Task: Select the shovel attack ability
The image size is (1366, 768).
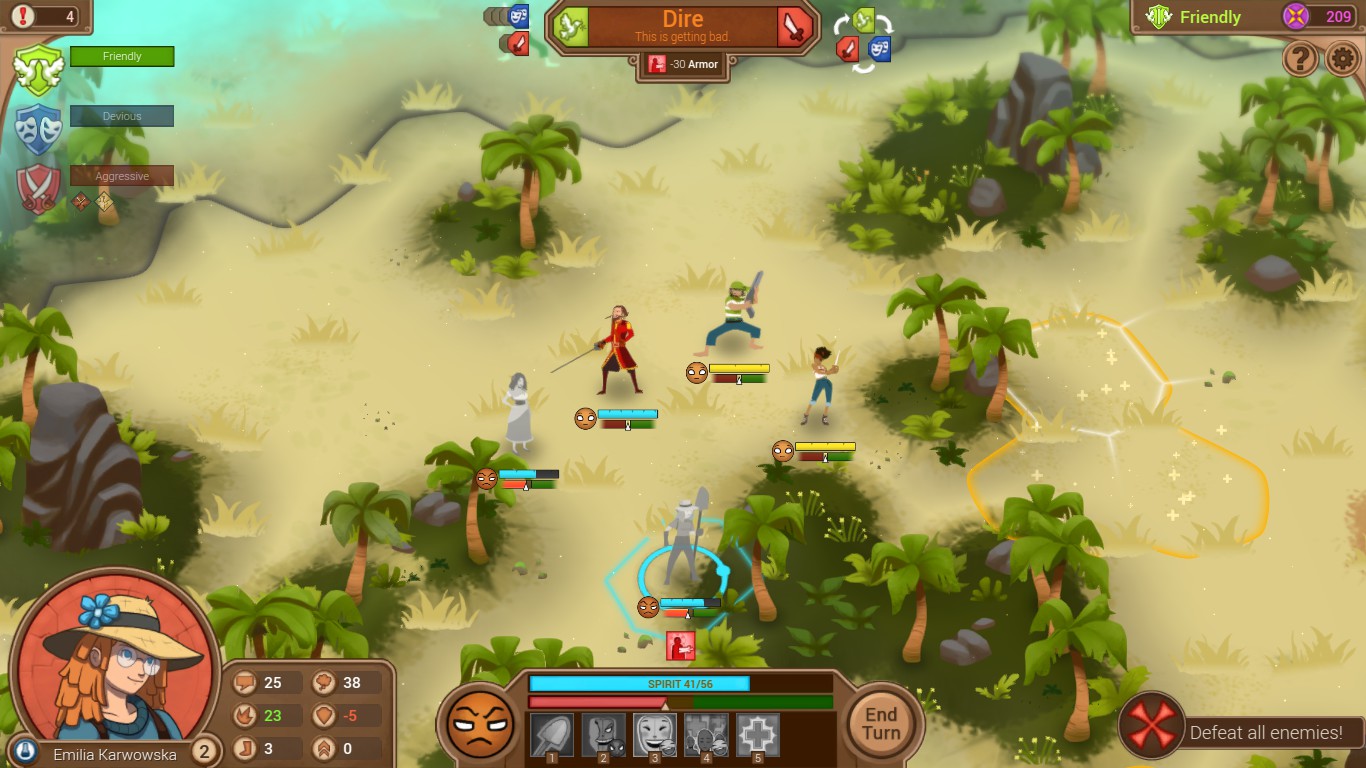Action: 551,735
